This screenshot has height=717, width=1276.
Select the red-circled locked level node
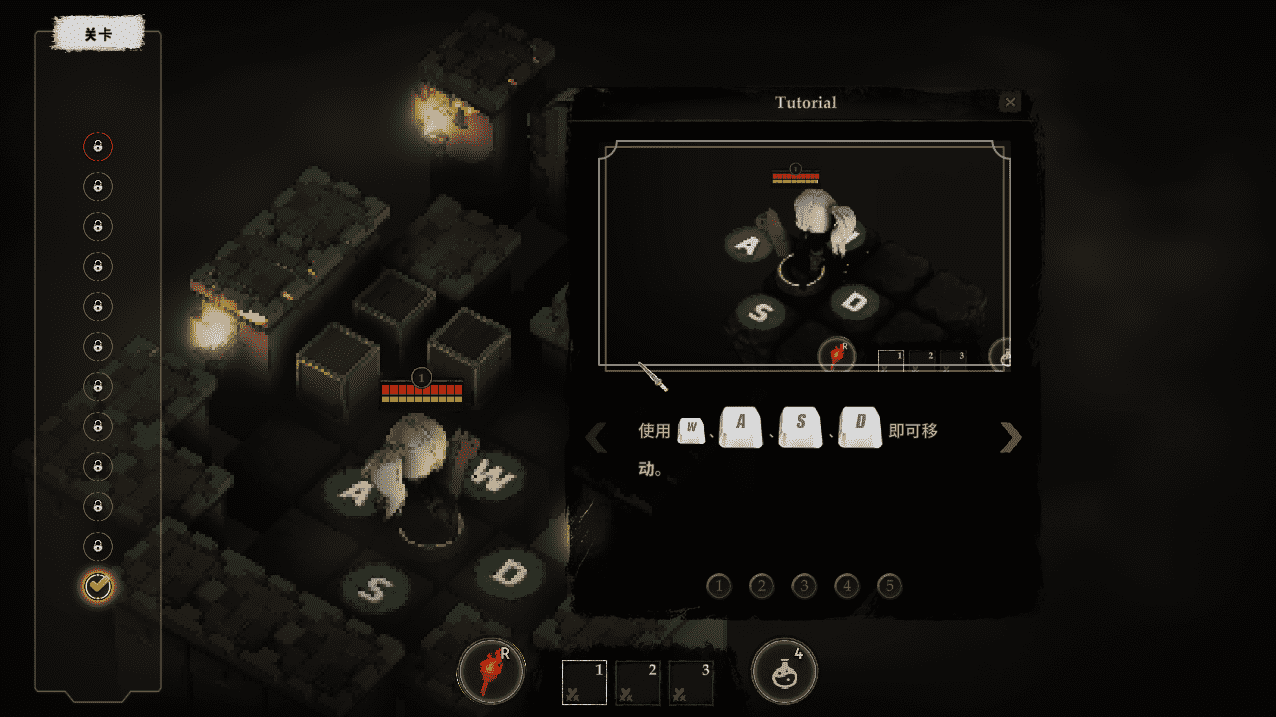pos(98,147)
